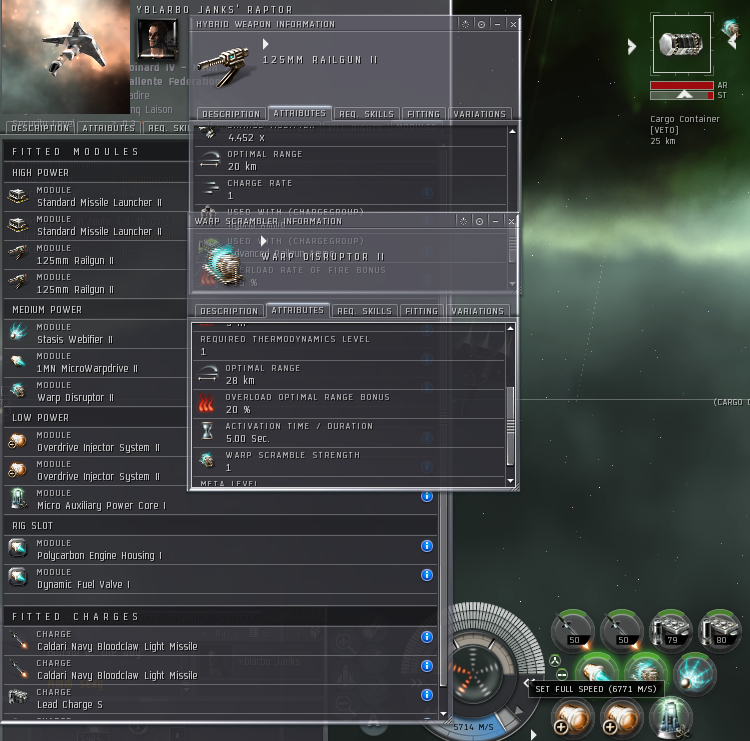Activate the Micro Auxiliary Power Core HUD icon
The image size is (750, 741).
(x=671, y=716)
